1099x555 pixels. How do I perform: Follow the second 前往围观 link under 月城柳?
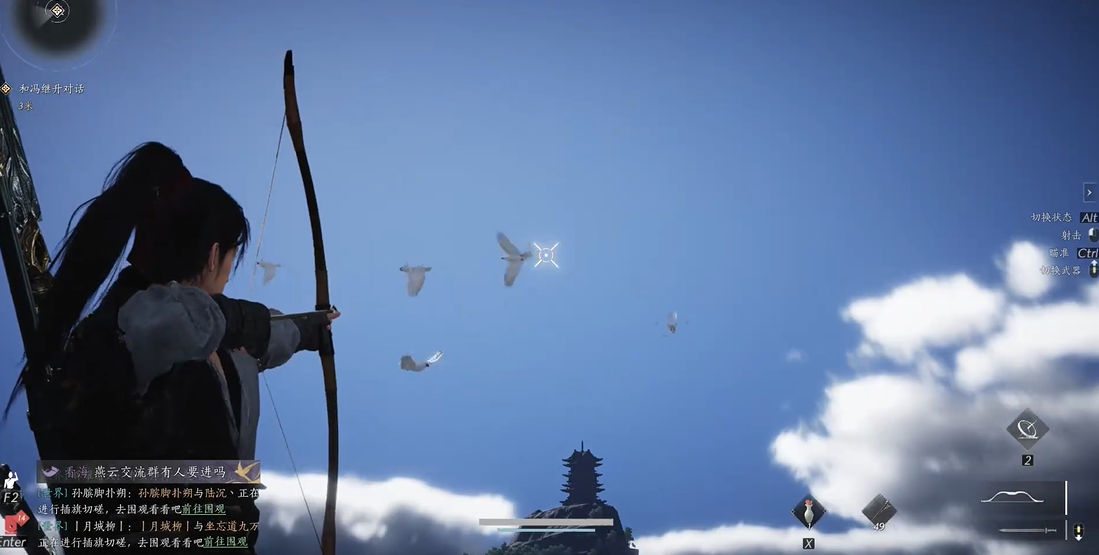pos(226,541)
